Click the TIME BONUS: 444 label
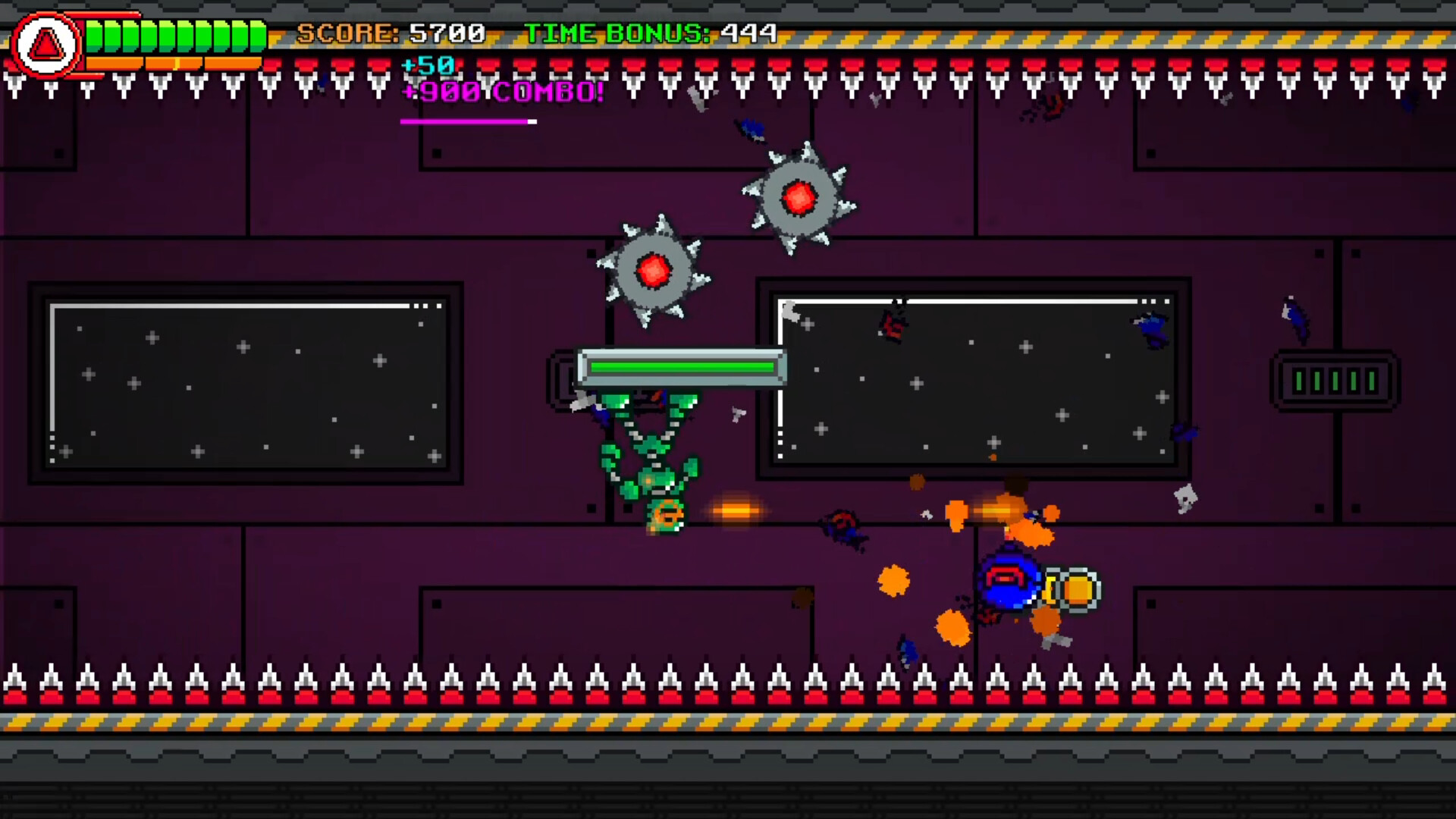The height and width of the screenshot is (819, 1456). [648, 33]
